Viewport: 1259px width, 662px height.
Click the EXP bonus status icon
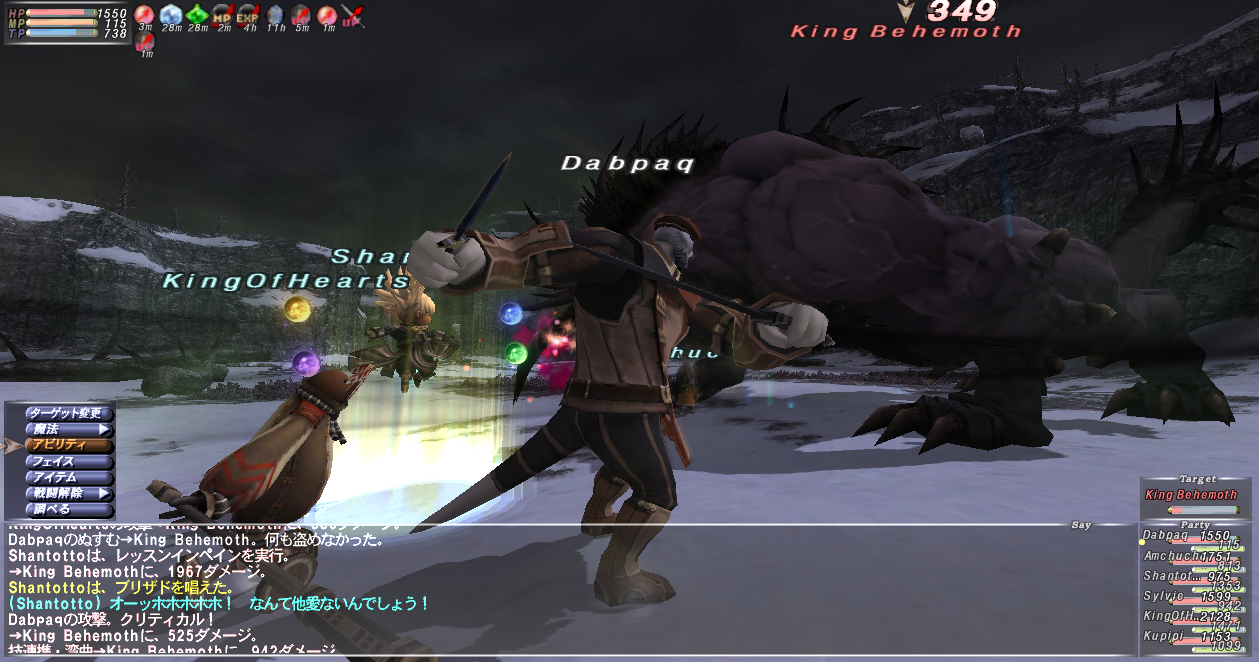click(x=248, y=15)
